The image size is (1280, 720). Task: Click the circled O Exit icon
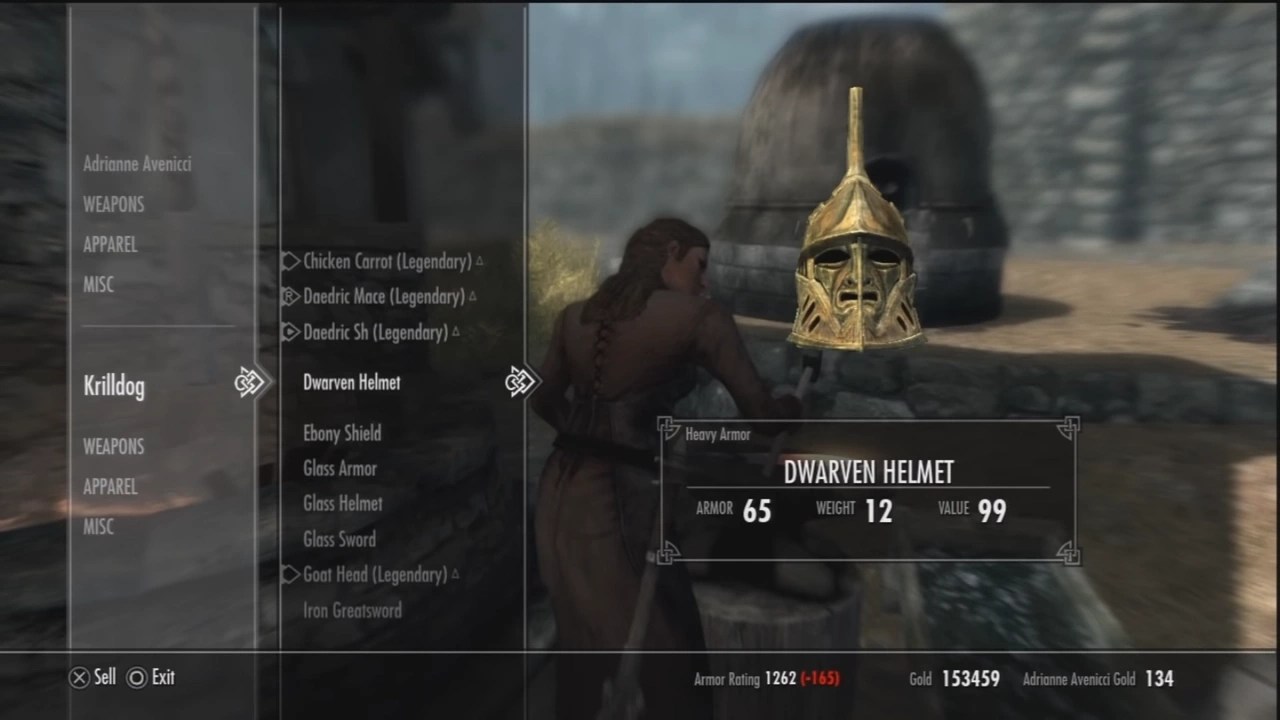(x=136, y=677)
